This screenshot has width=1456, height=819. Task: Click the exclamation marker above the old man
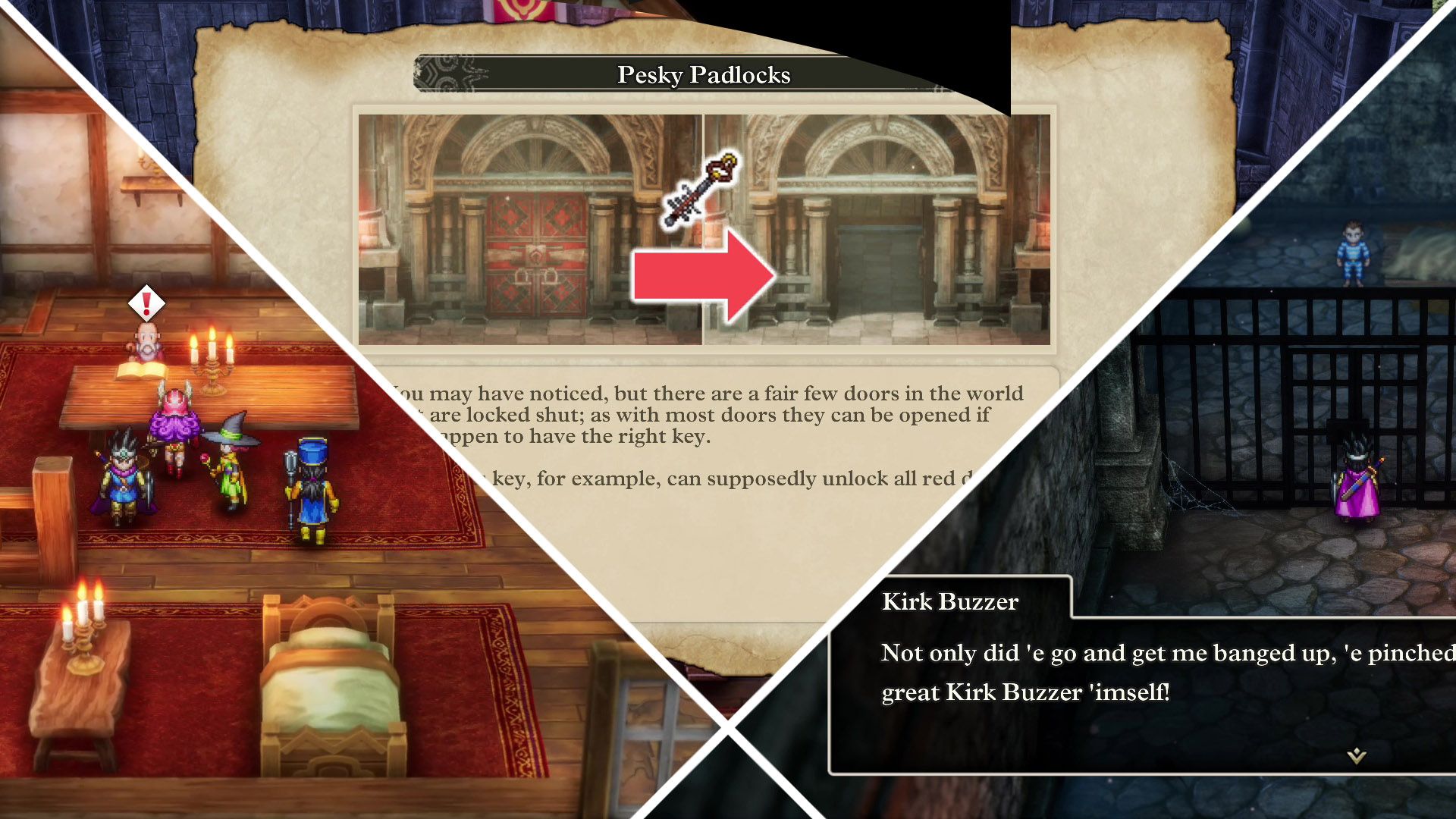tap(146, 303)
